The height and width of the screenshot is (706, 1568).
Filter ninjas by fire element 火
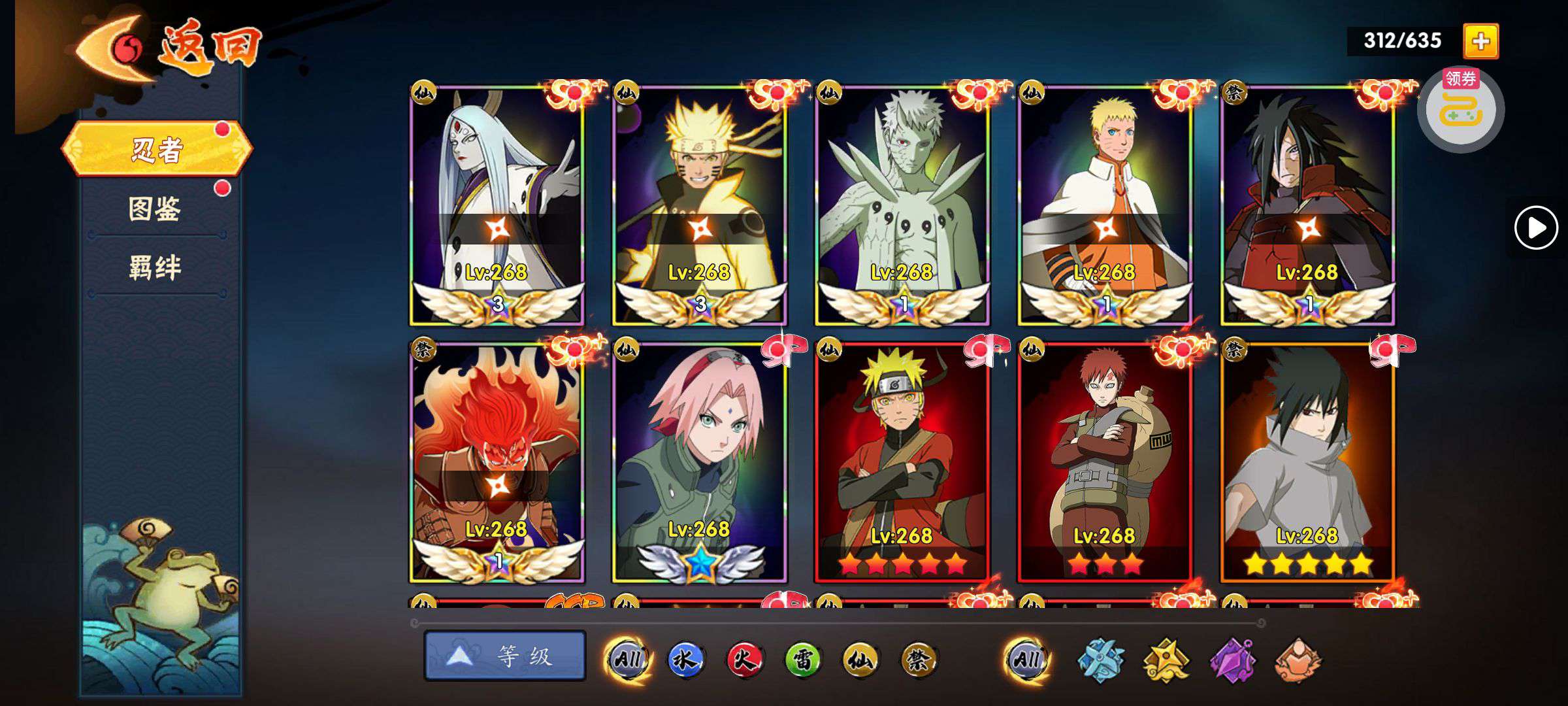click(744, 660)
